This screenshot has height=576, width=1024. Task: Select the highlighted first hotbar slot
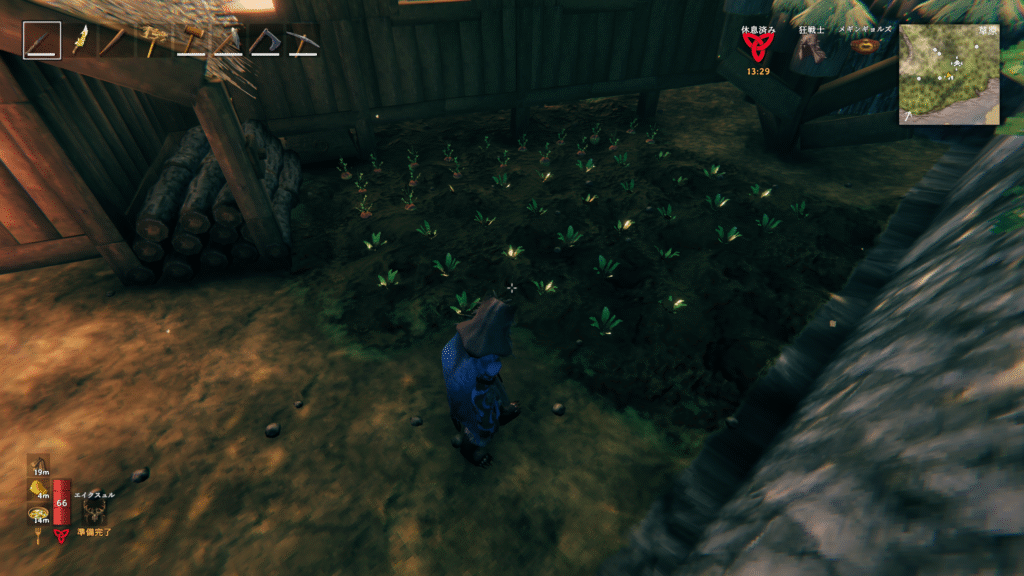[x=42, y=41]
